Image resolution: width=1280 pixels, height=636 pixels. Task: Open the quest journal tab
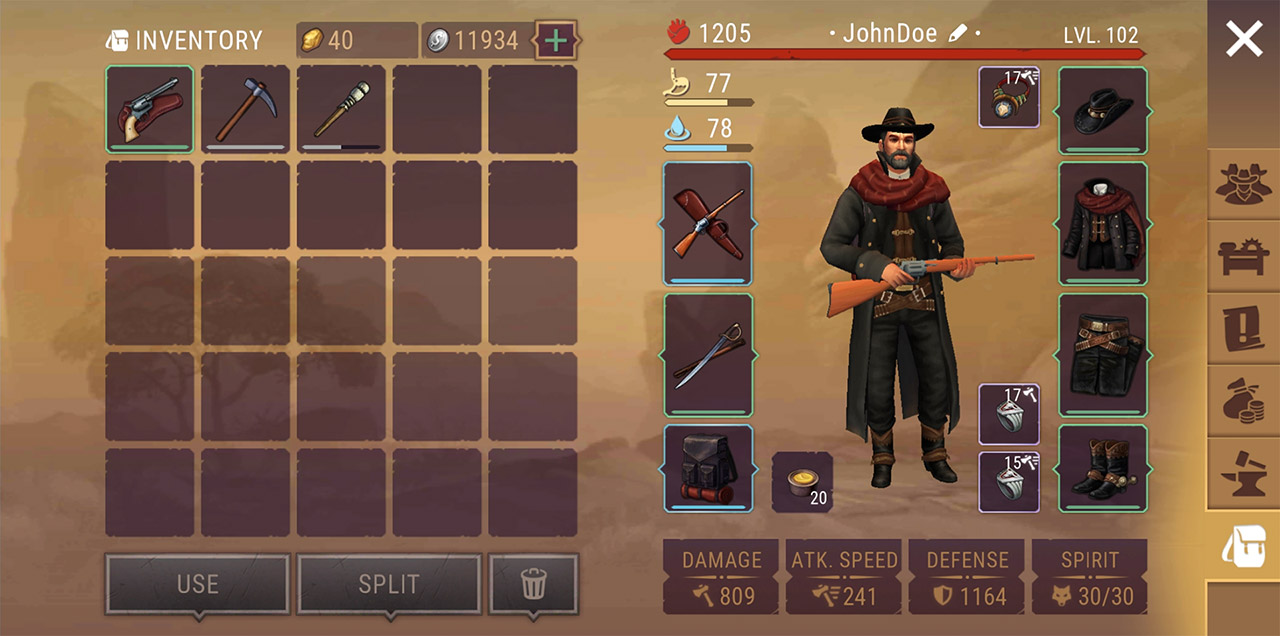click(1243, 329)
